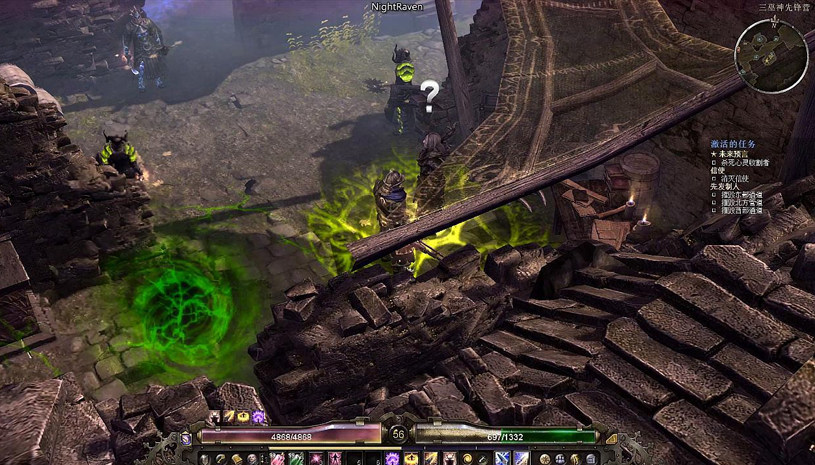Open the circular minimap
The height and width of the screenshot is (465, 815).
771,56
